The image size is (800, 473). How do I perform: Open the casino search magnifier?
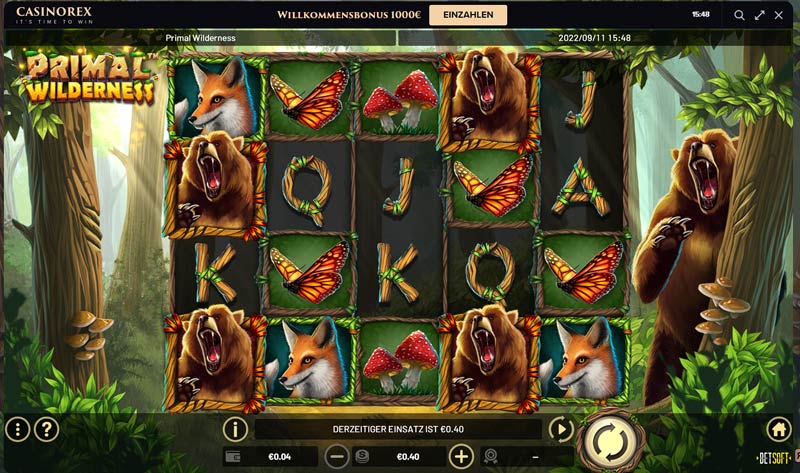pyautogui.click(x=740, y=15)
